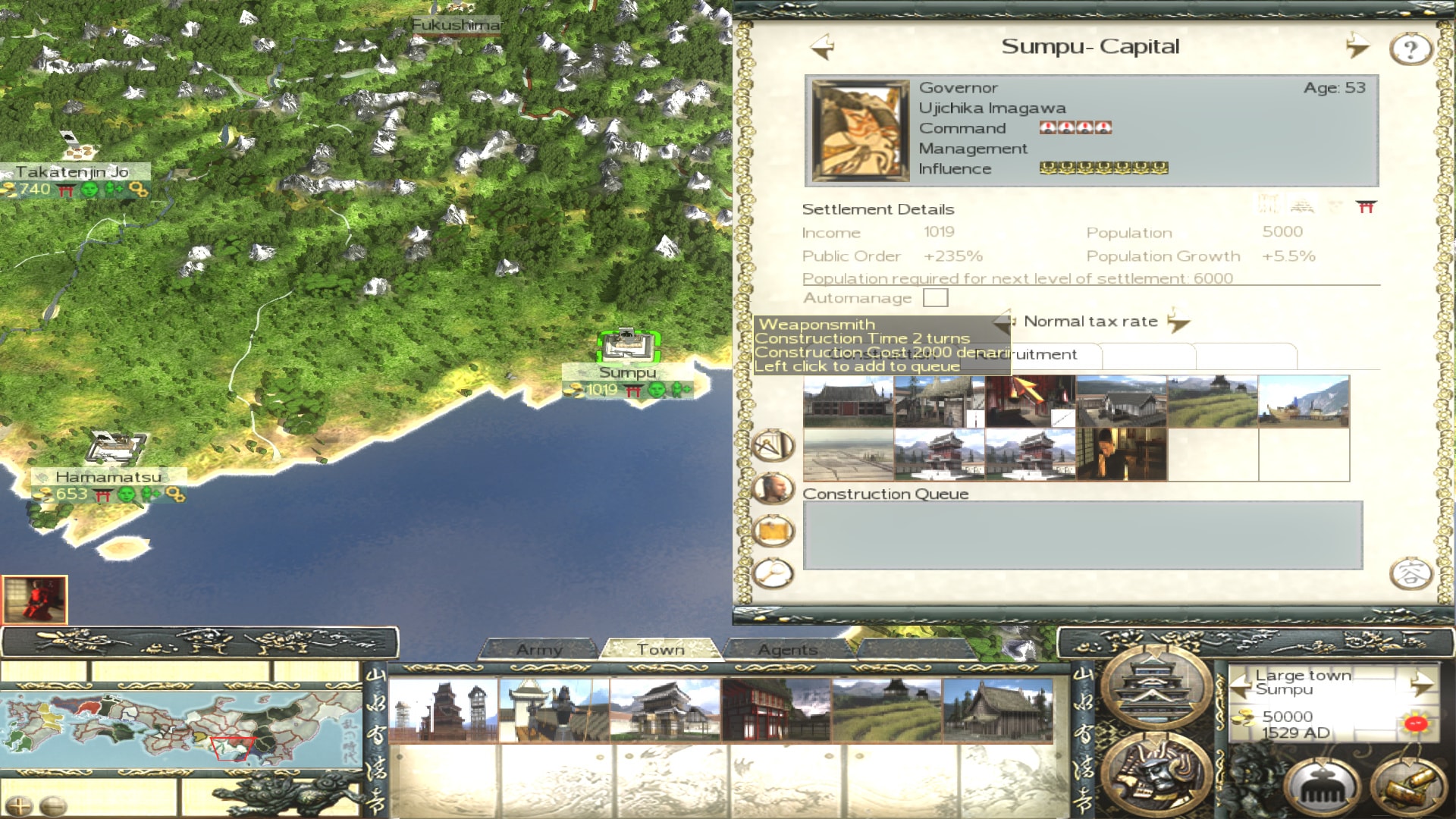Zoom out the minimap with minus button
The height and width of the screenshot is (819, 1456).
[53, 806]
